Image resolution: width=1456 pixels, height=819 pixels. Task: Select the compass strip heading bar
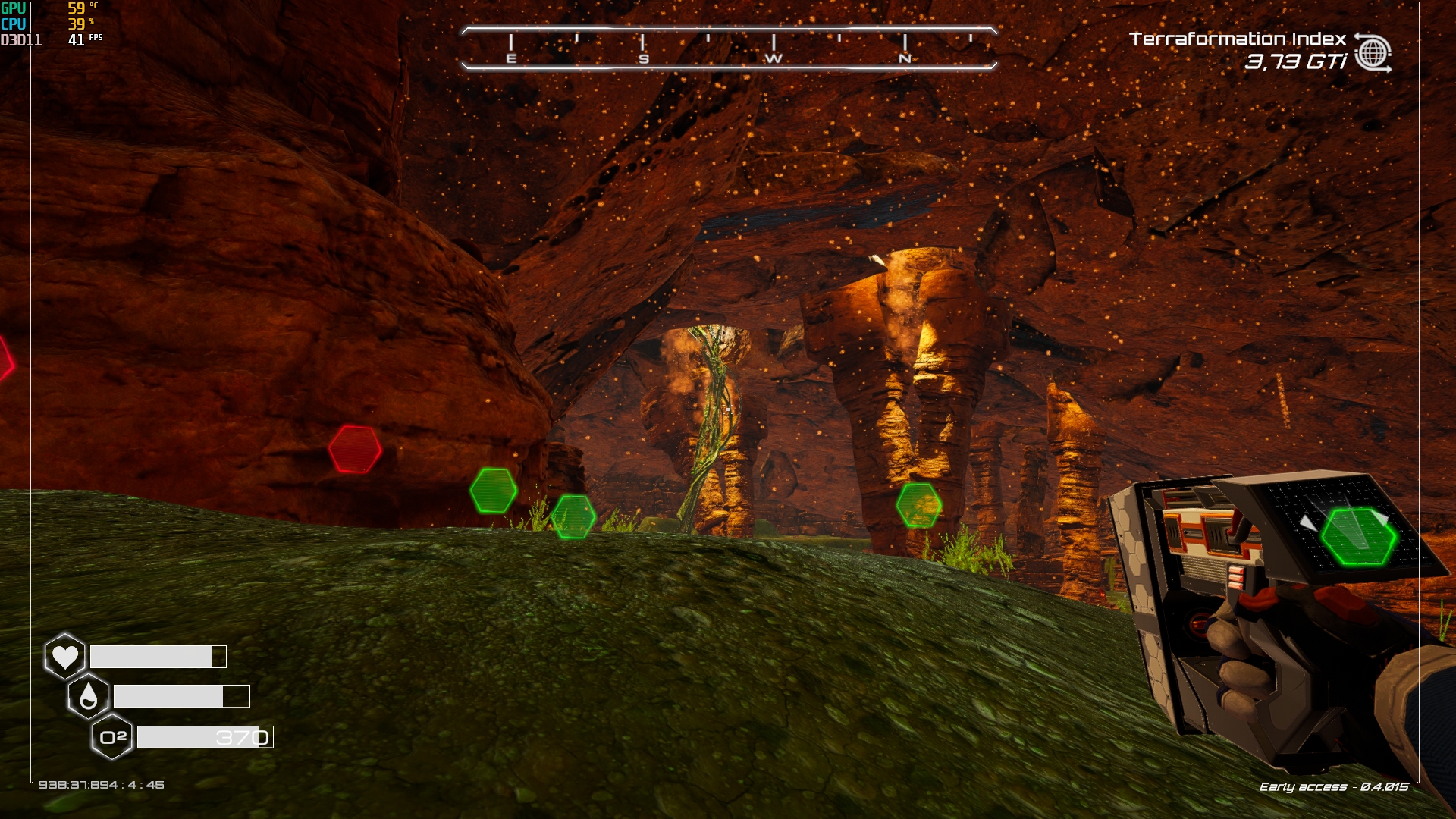click(x=729, y=49)
